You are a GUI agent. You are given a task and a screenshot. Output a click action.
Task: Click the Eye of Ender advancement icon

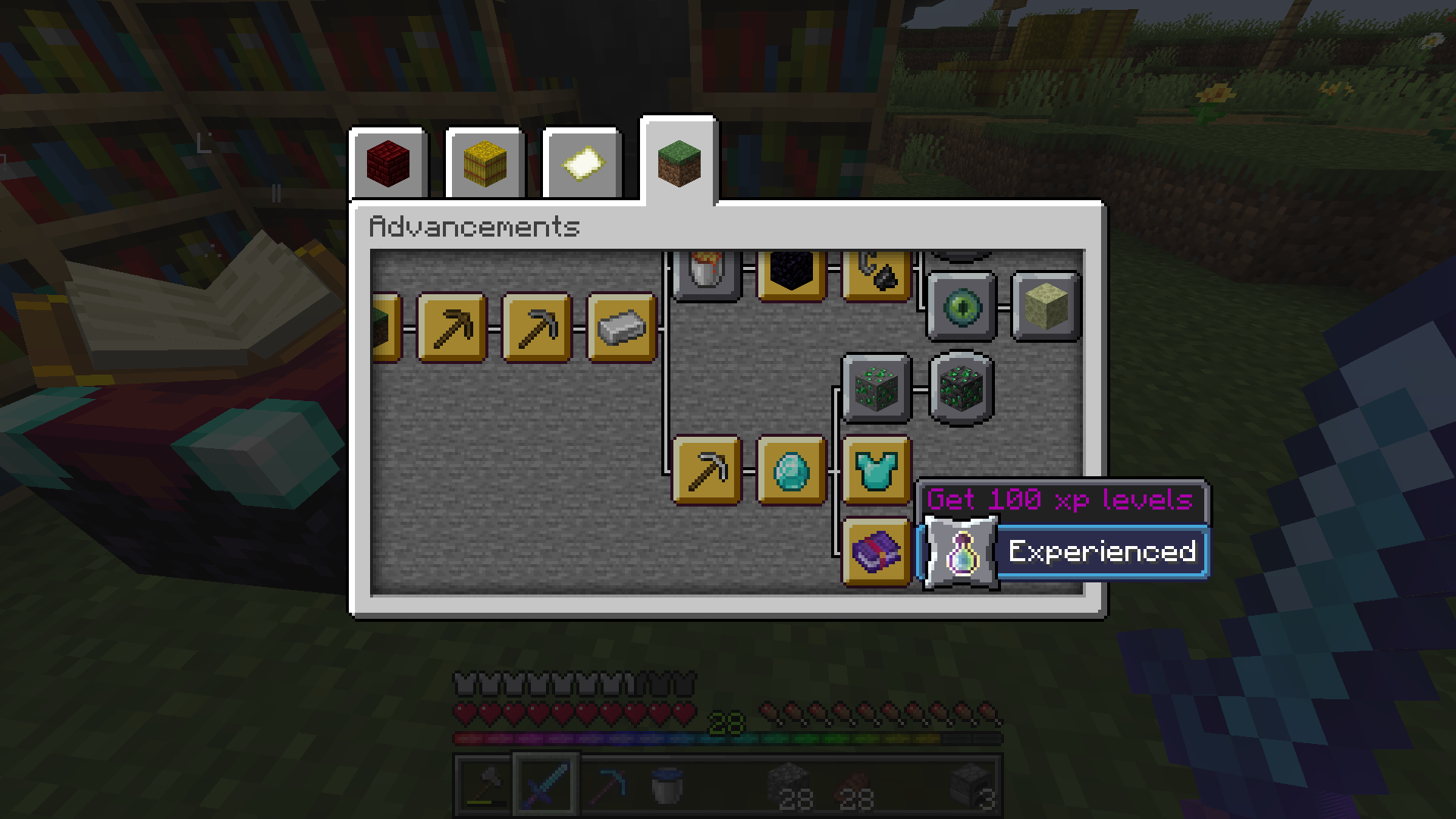point(961,307)
